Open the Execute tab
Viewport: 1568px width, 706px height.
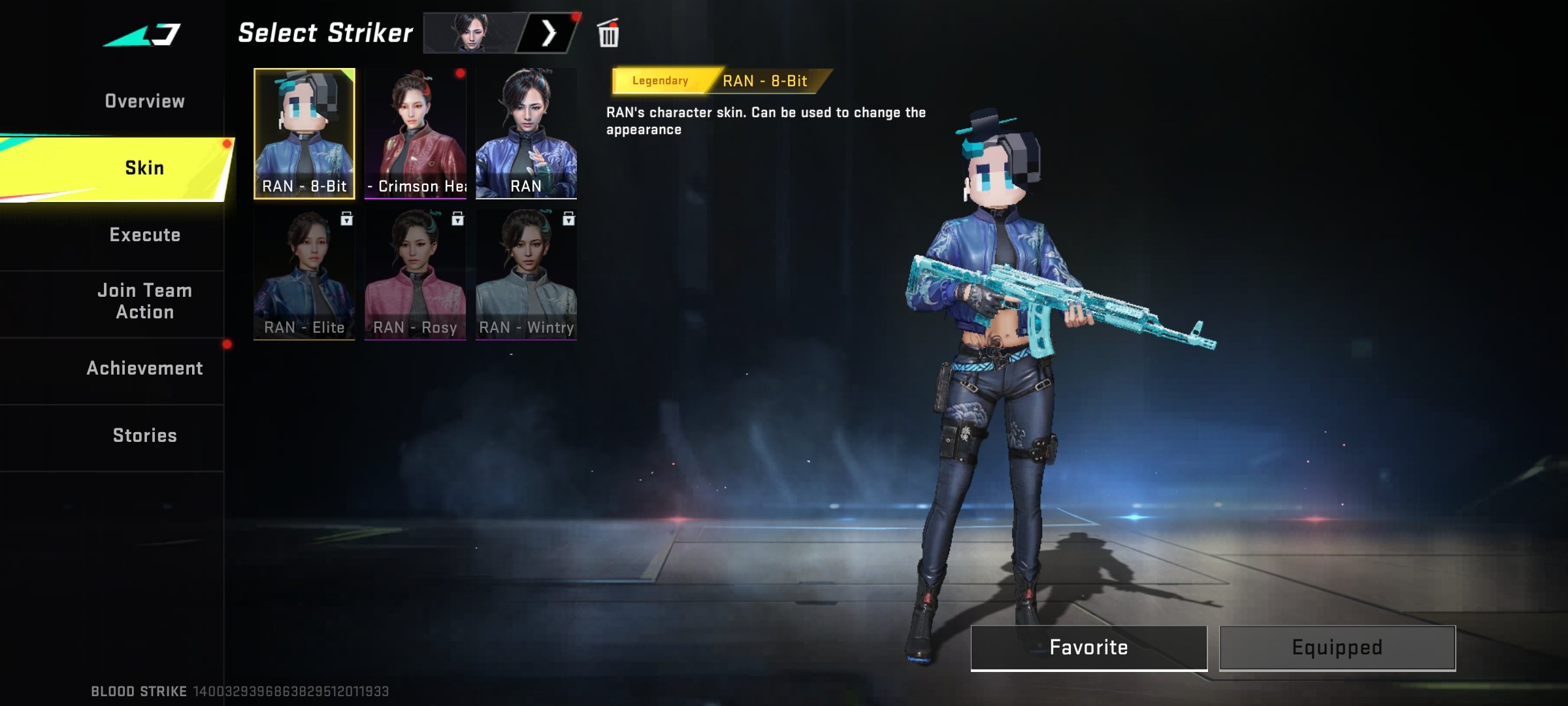point(144,235)
